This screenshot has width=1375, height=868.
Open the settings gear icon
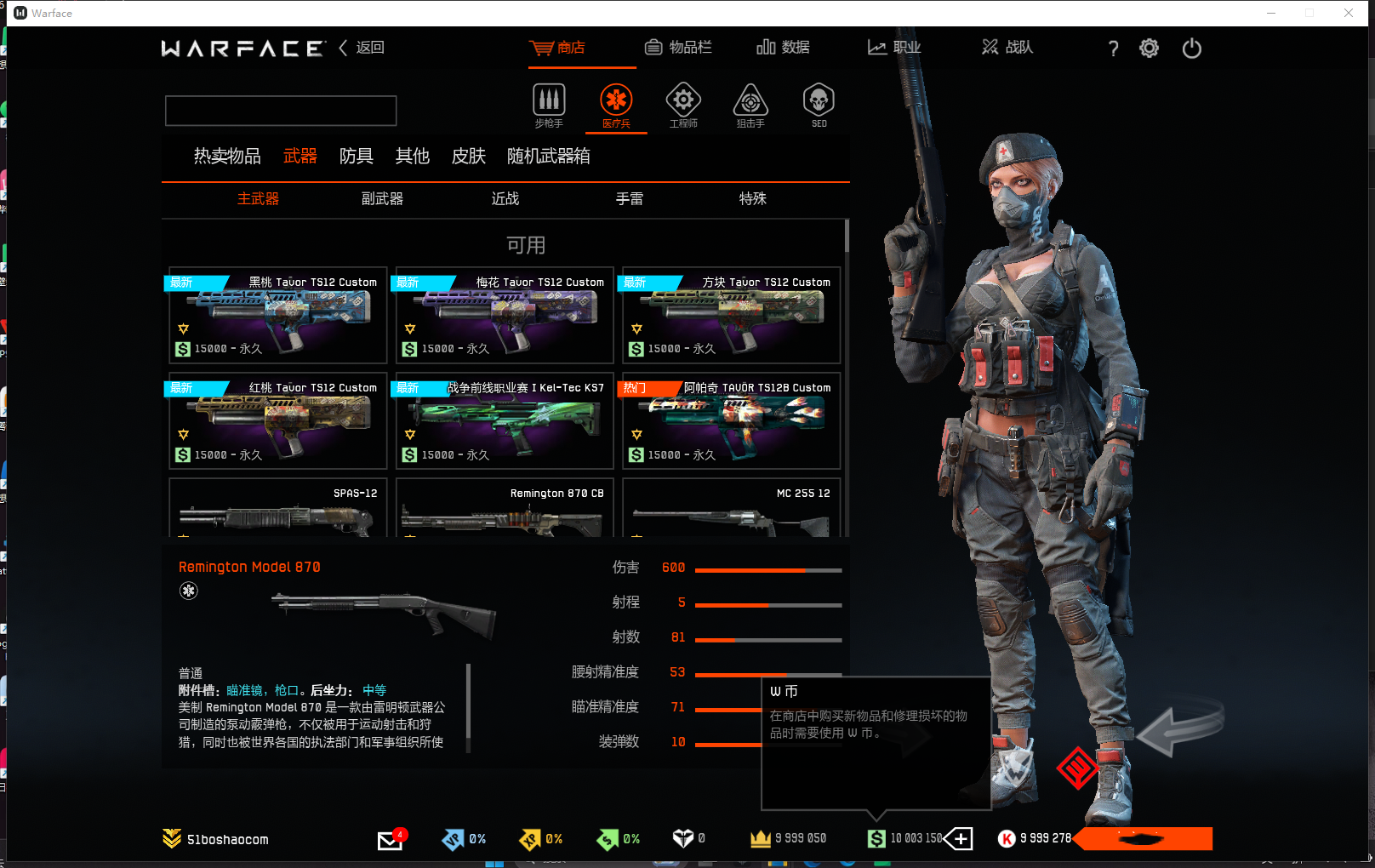1149,49
